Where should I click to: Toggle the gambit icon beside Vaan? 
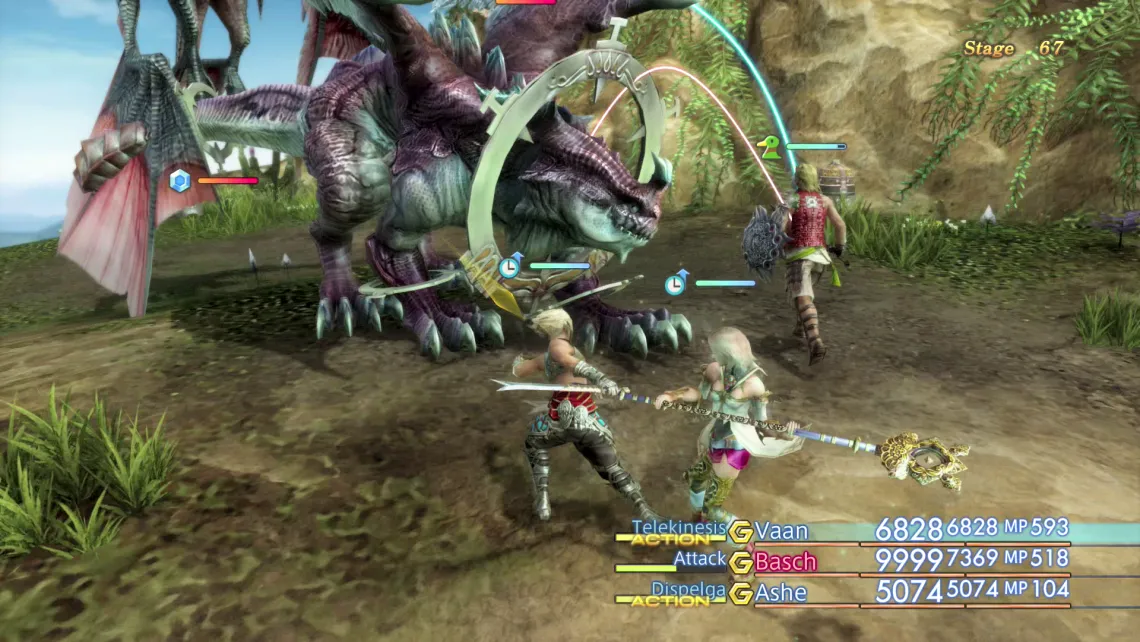740,531
